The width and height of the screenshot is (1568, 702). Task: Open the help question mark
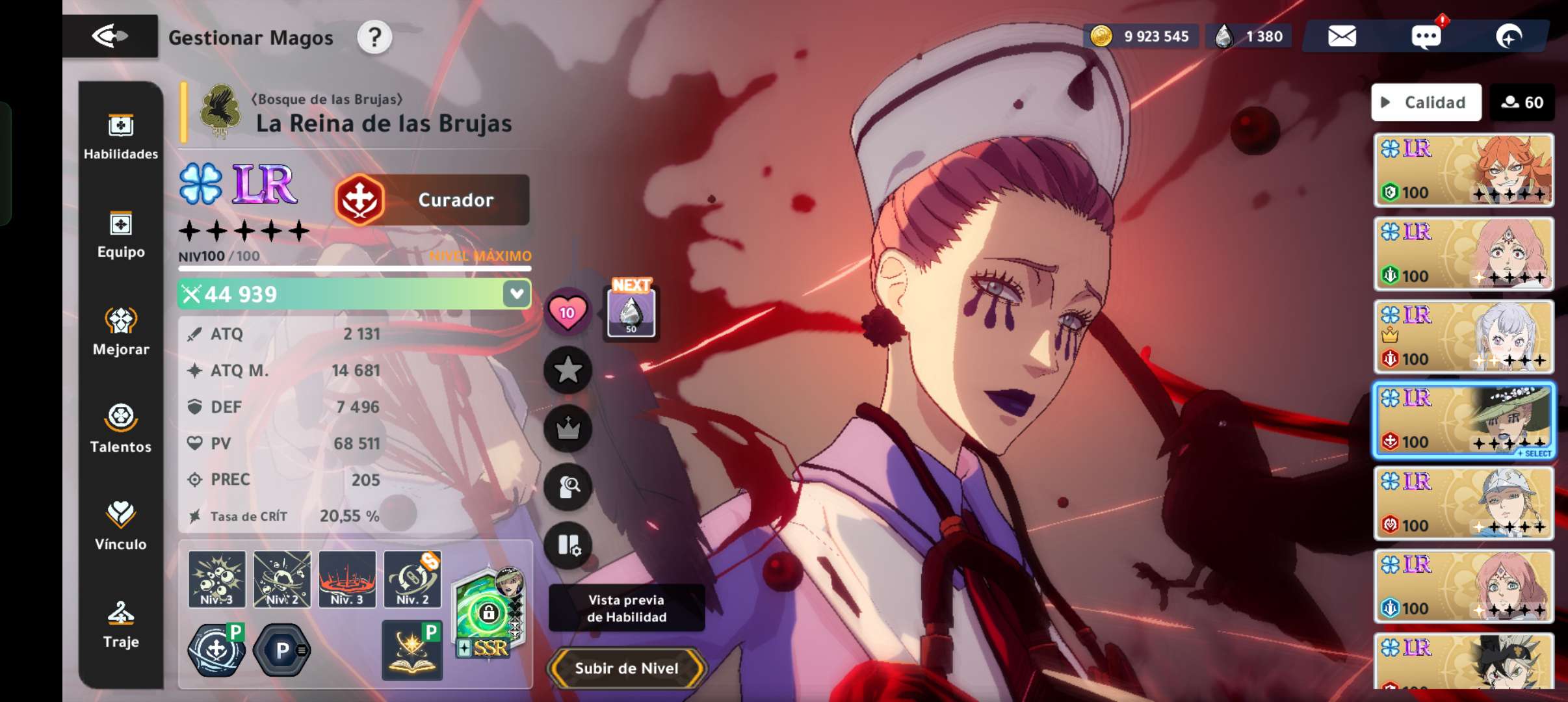pyautogui.click(x=374, y=37)
